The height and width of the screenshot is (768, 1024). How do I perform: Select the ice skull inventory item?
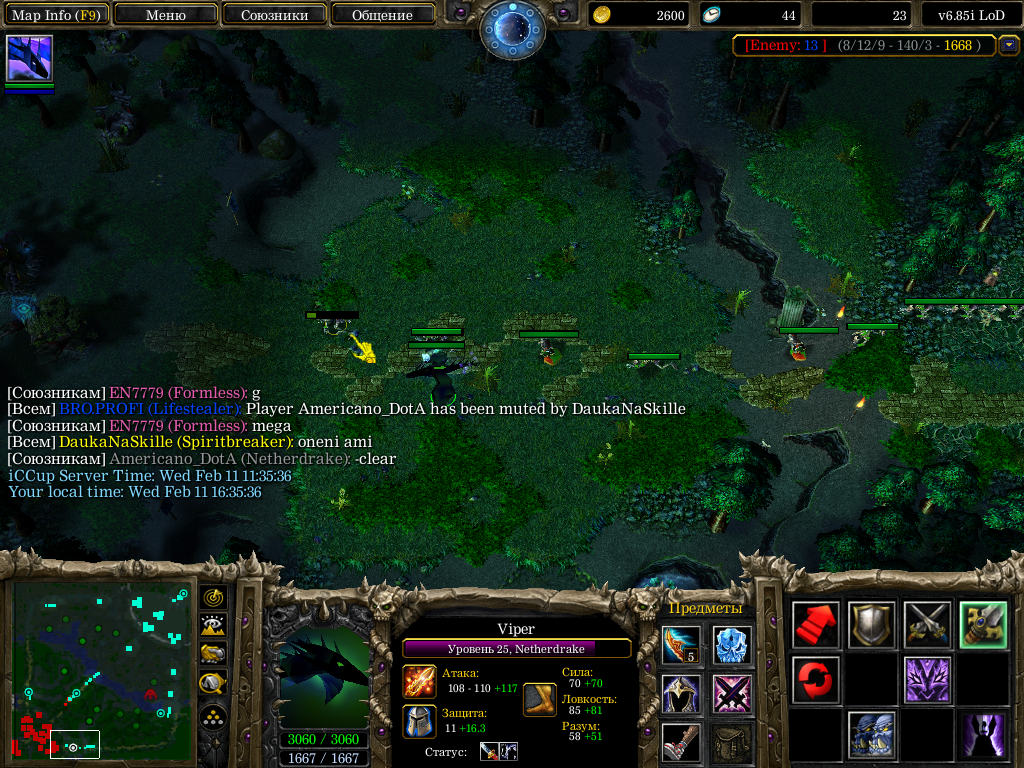coord(732,645)
